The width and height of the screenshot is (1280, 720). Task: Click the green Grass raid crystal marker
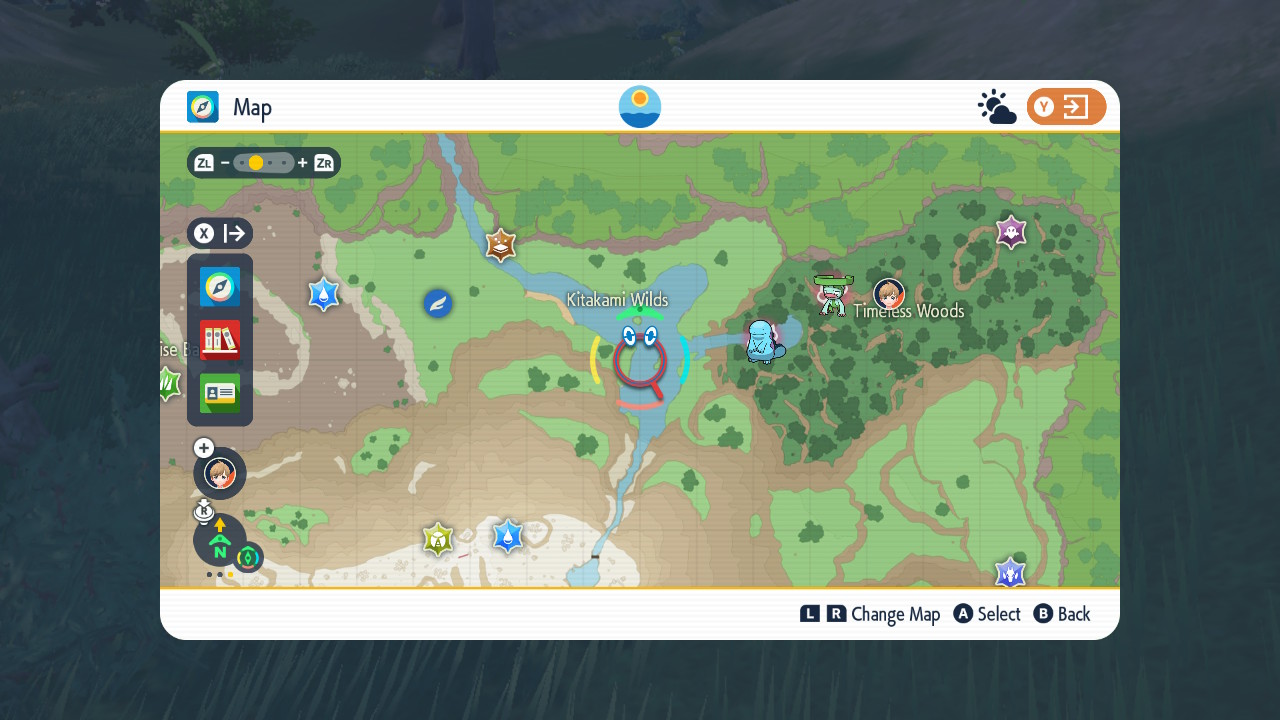tap(168, 383)
